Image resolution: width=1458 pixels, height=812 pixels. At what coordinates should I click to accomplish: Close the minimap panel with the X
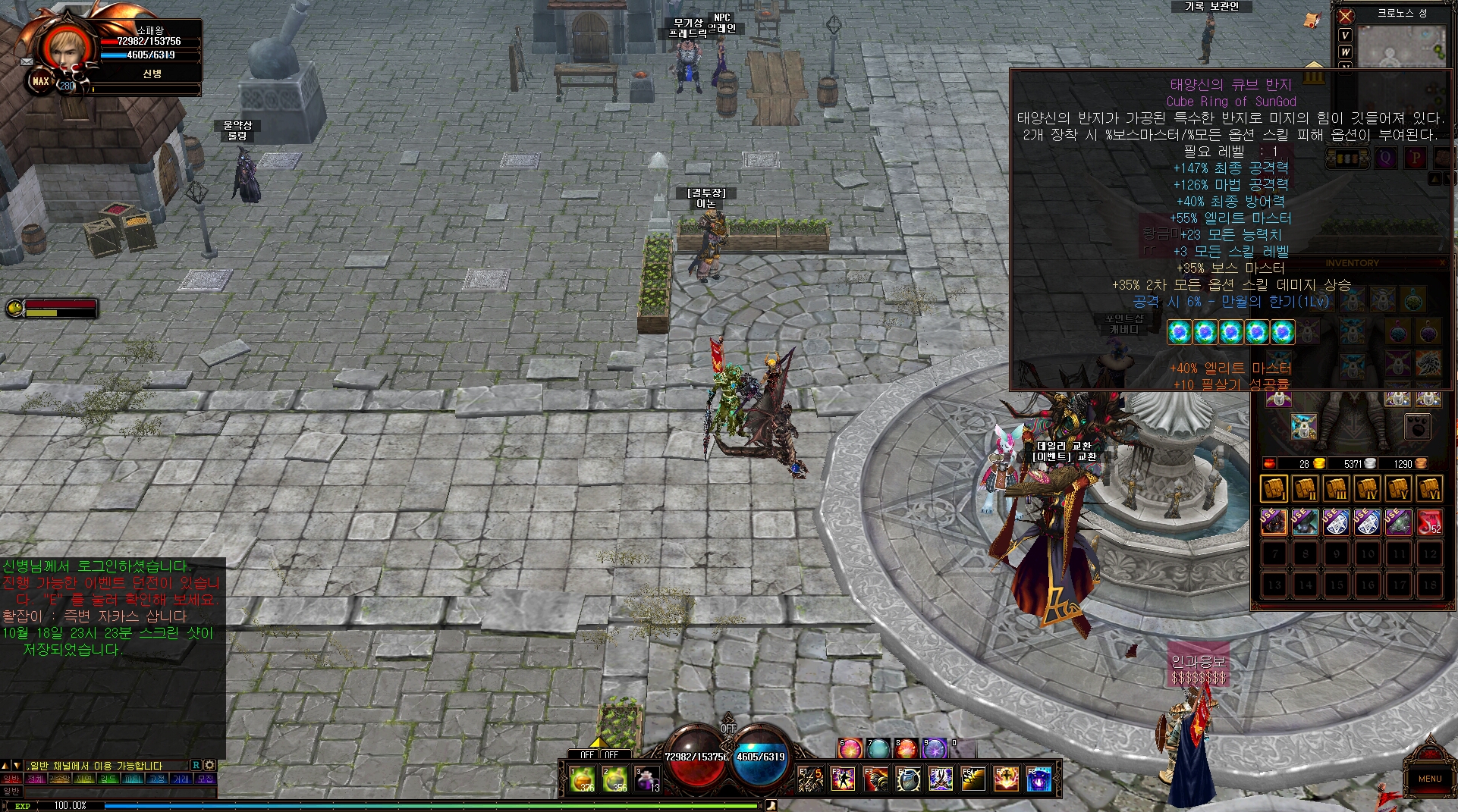pos(1346,16)
